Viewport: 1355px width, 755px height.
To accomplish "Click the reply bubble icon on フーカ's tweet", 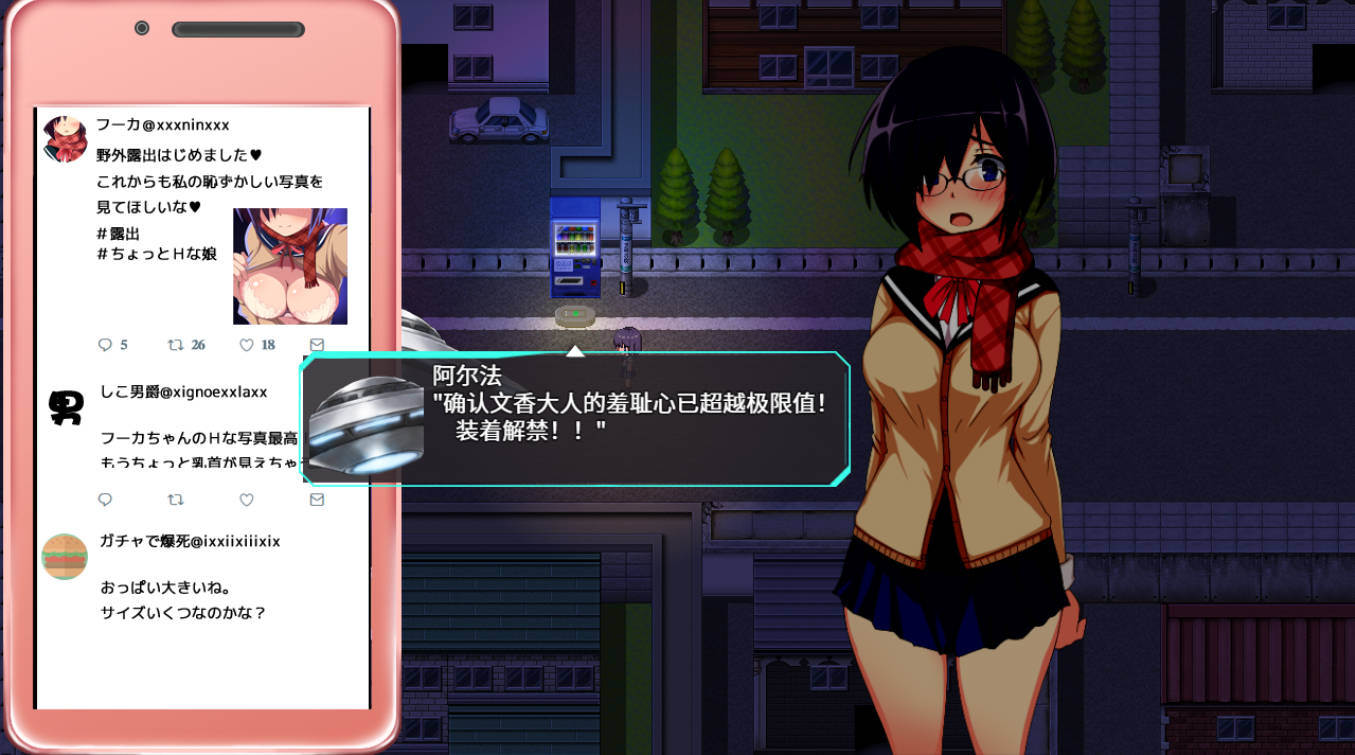I will (x=107, y=345).
